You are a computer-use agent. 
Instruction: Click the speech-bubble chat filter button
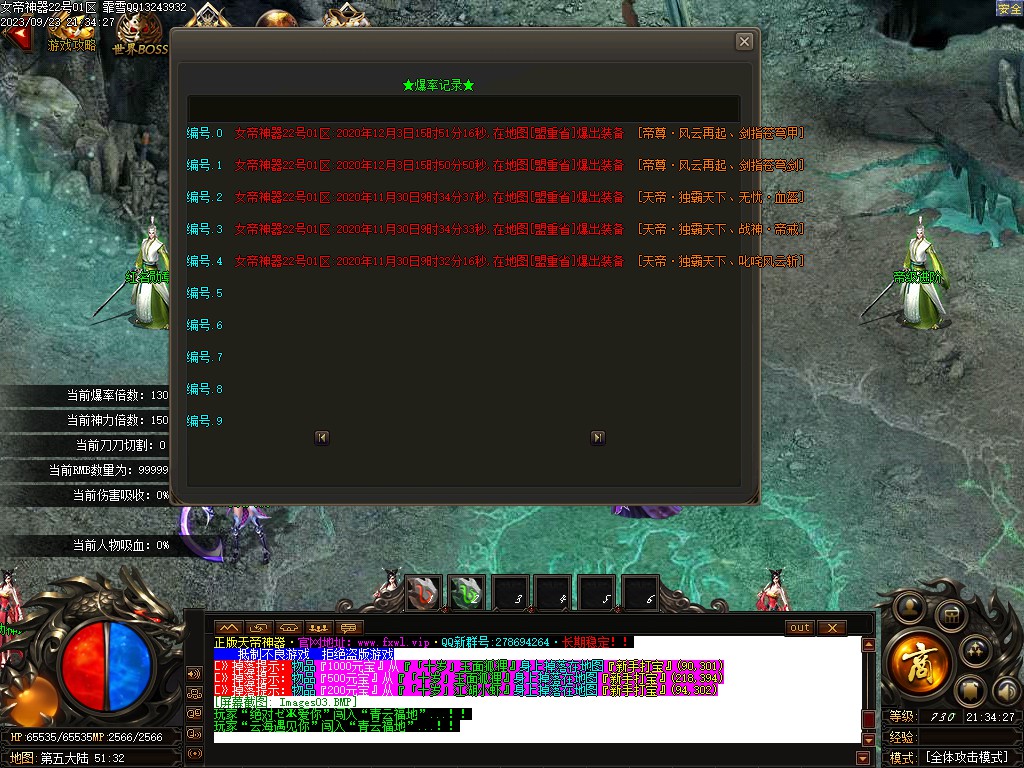(349, 628)
